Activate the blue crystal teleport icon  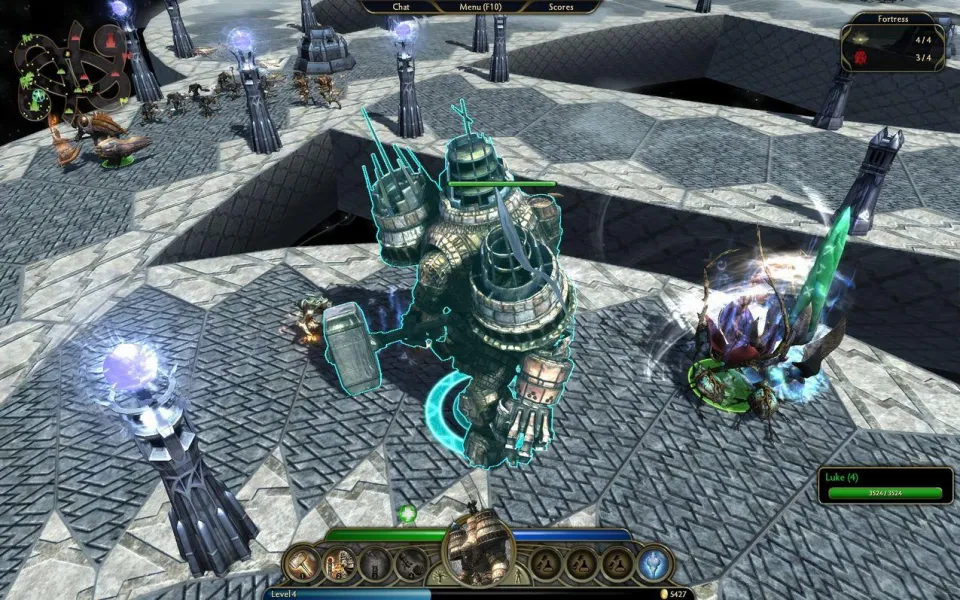pyautogui.click(x=655, y=564)
